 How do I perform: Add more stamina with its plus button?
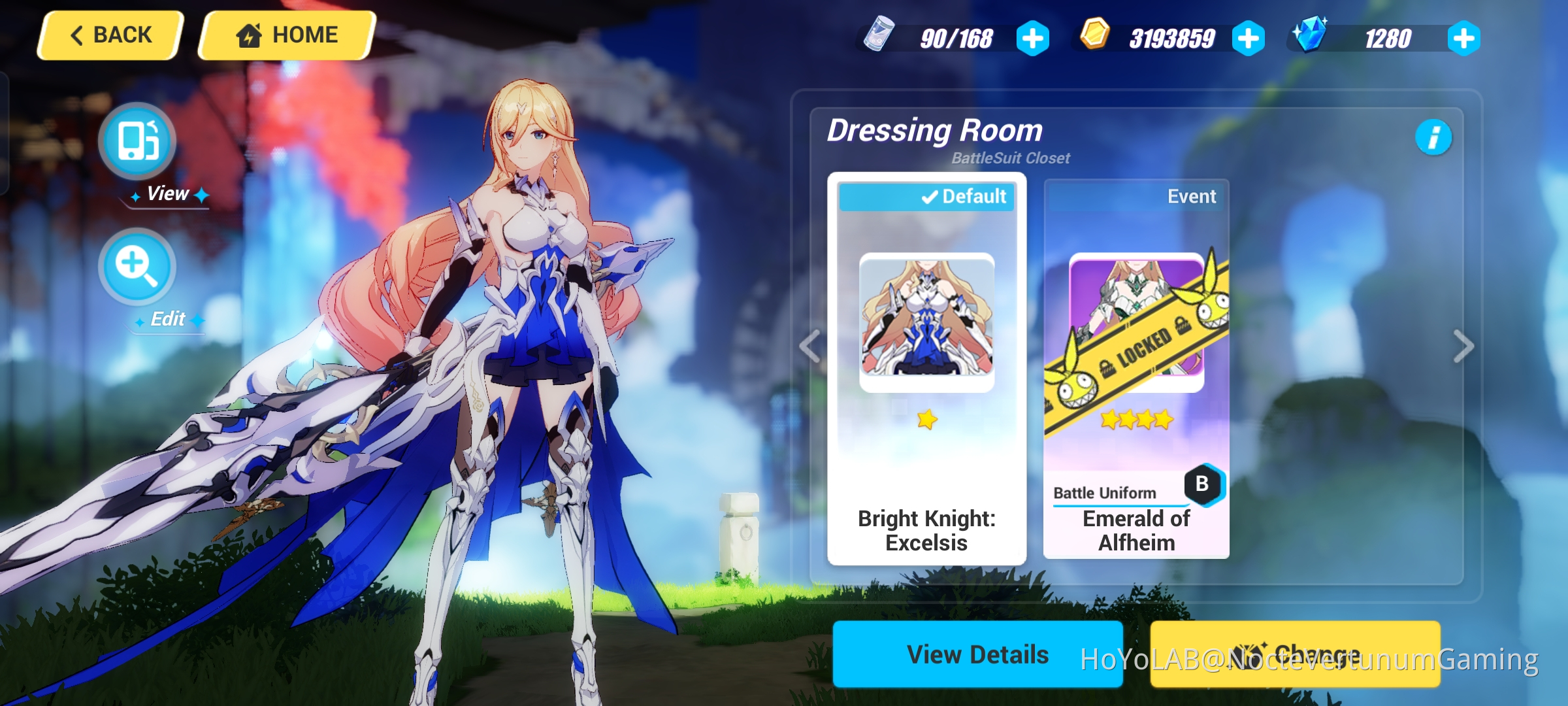[x=1034, y=39]
